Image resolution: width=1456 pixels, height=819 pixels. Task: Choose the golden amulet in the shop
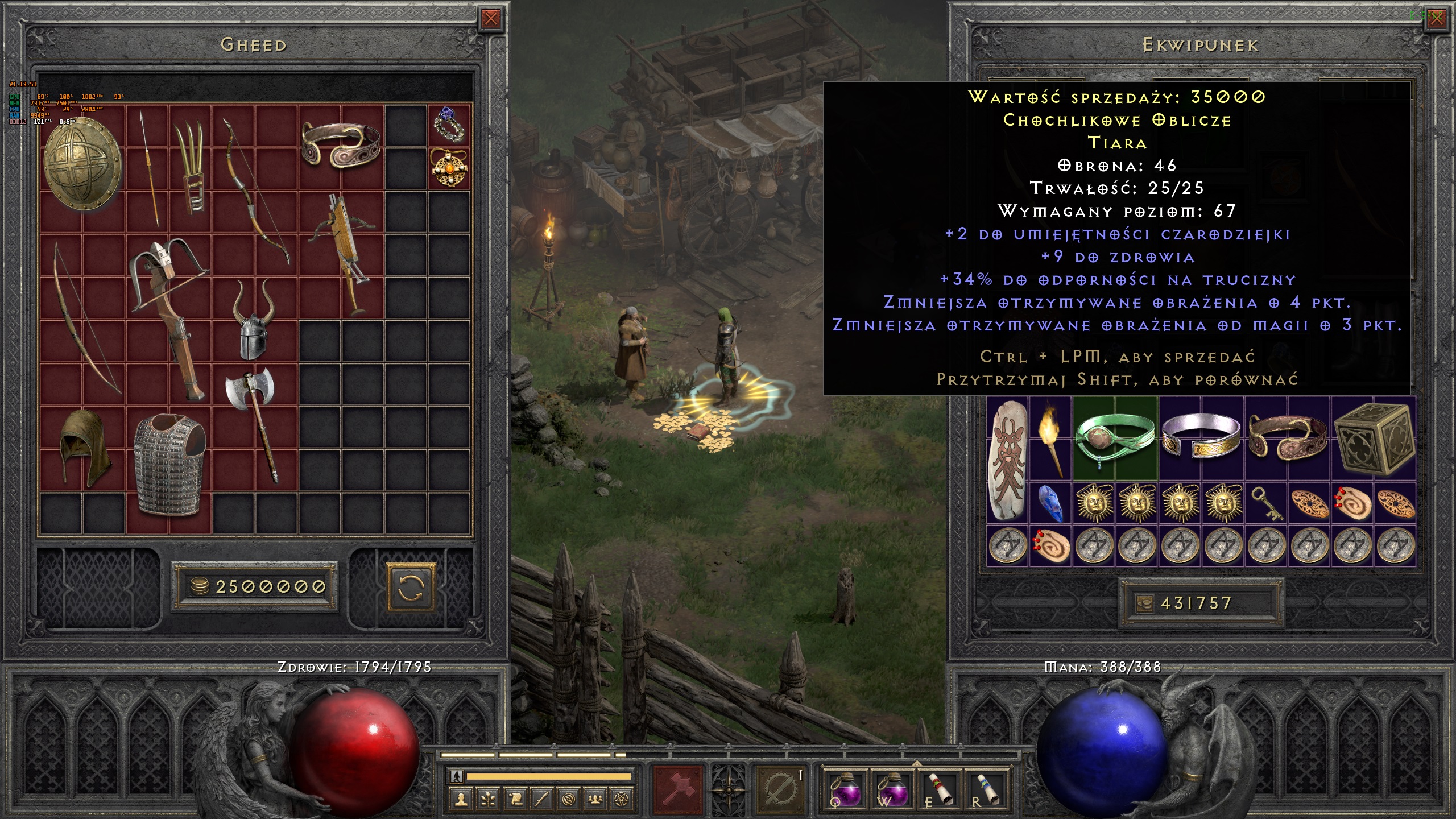pyautogui.click(x=450, y=168)
